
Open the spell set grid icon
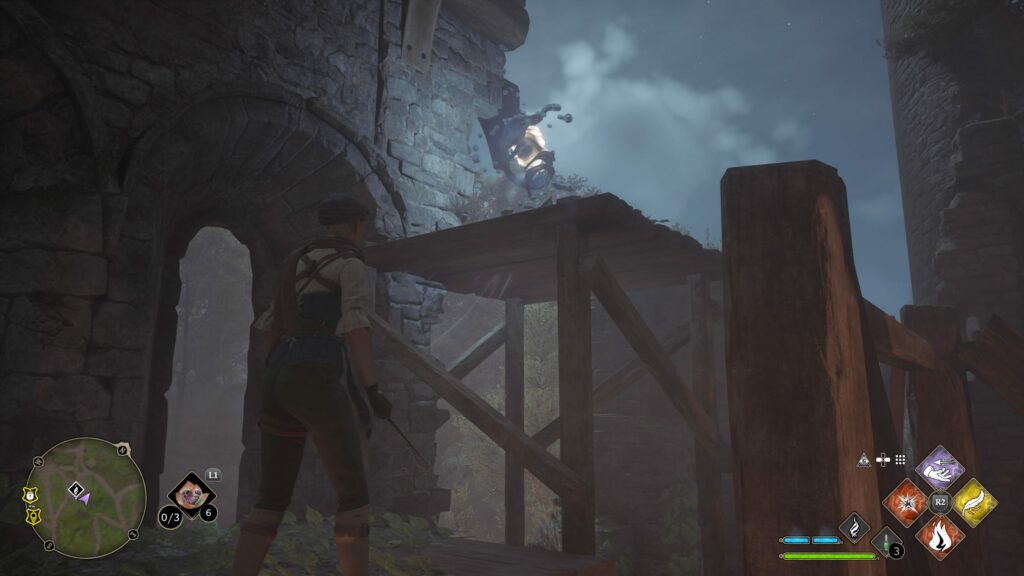[900, 460]
